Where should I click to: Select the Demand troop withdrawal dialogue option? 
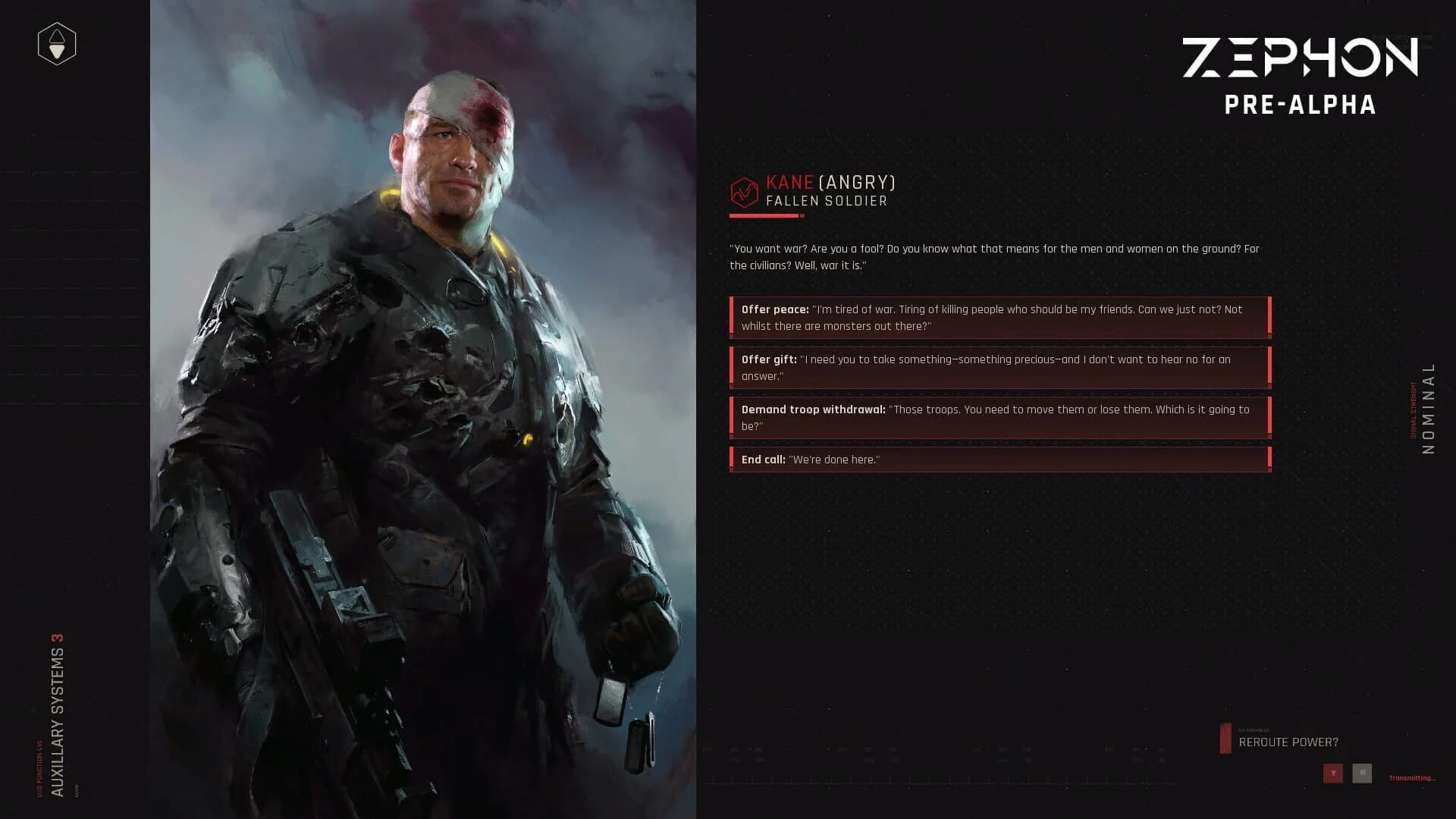999,417
